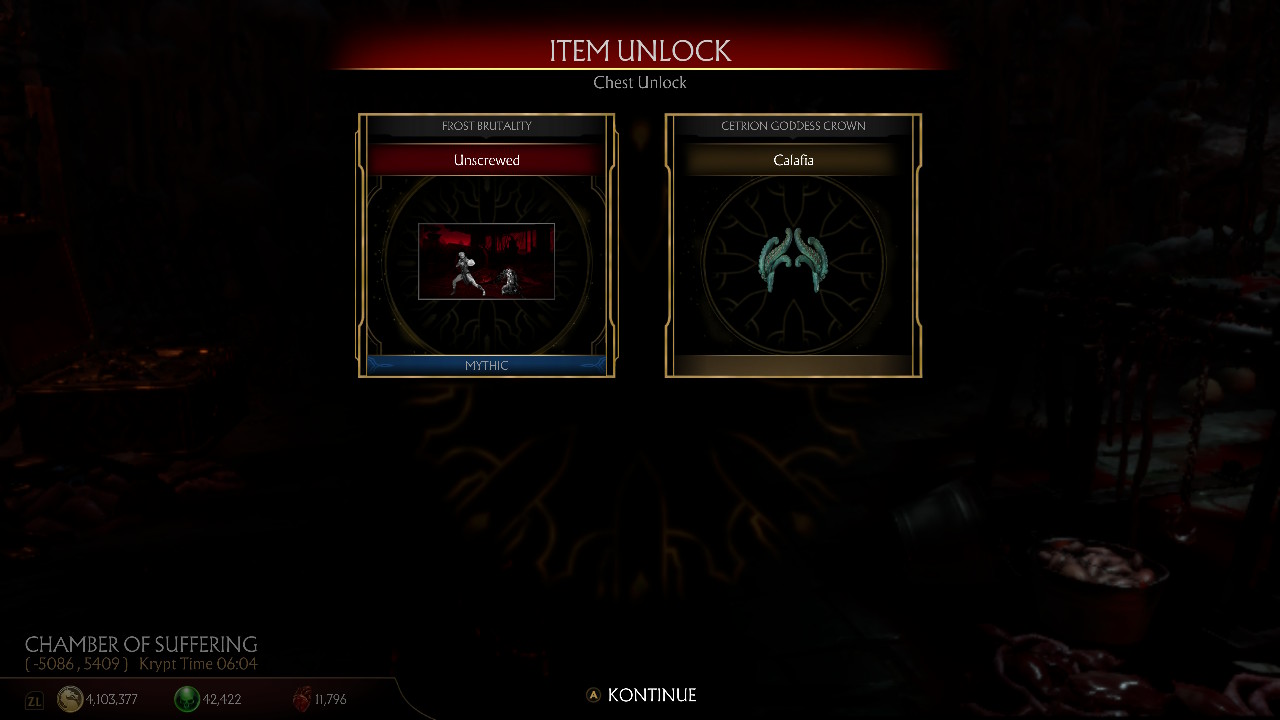This screenshot has width=1280, height=720.
Task: Click the Cetrion Goddess Crown item artwork
Action: click(x=793, y=262)
